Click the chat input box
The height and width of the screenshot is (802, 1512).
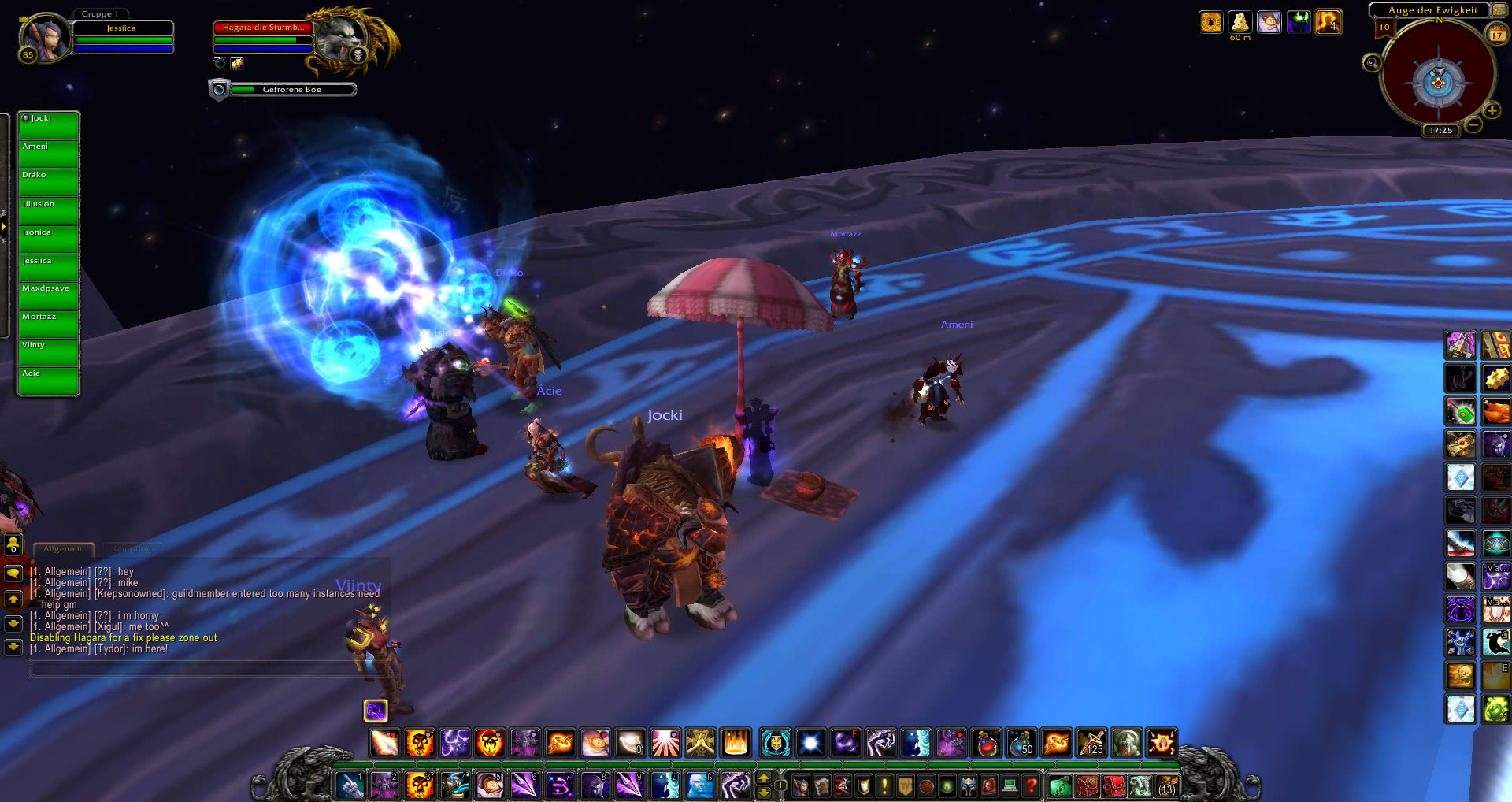point(197,670)
